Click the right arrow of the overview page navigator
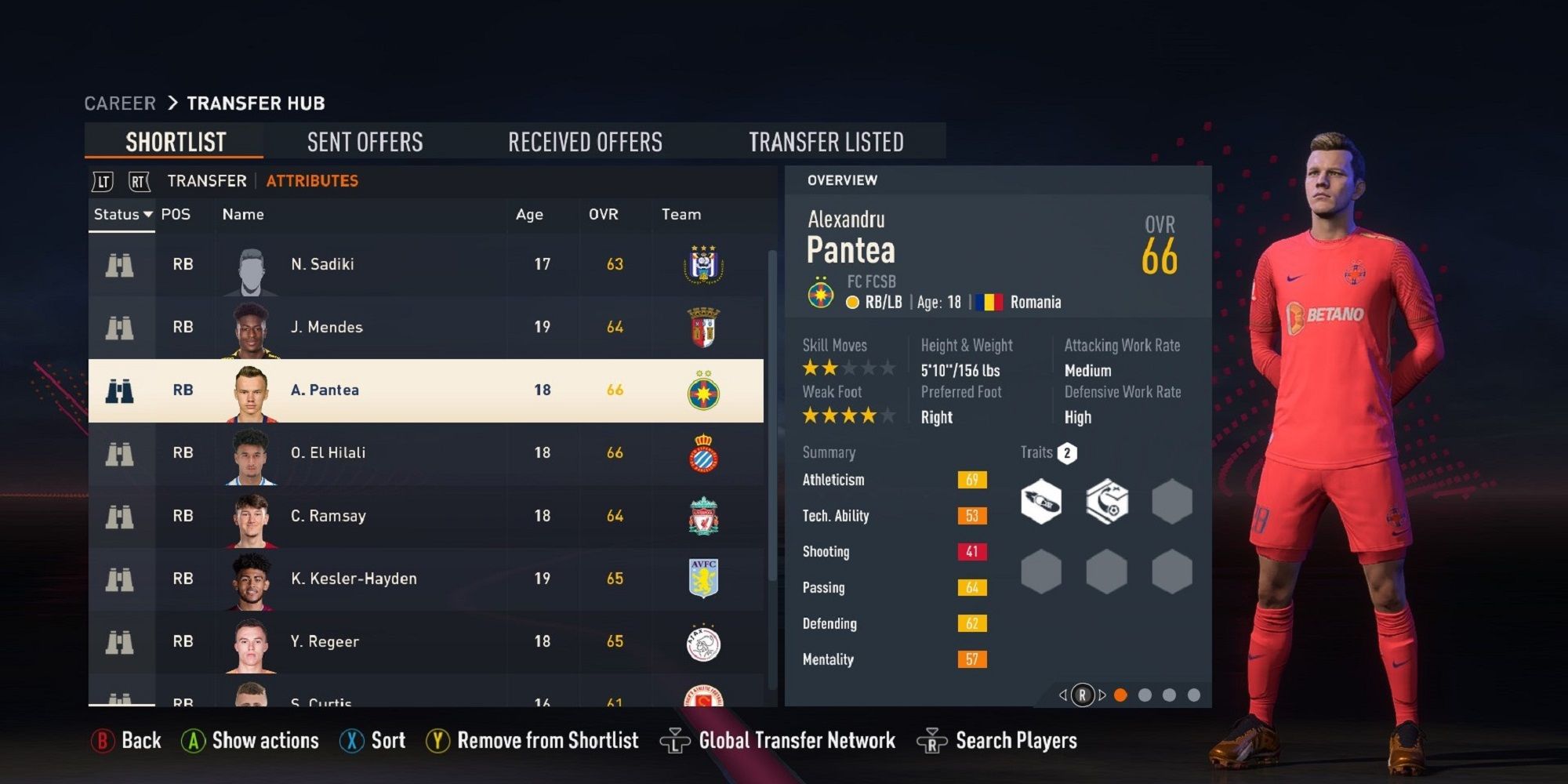Viewport: 1568px width, 784px height. [x=1102, y=693]
